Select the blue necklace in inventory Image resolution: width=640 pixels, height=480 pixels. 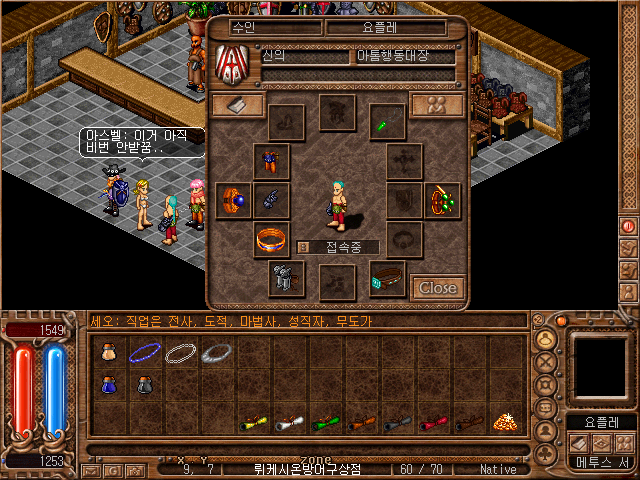coord(147,352)
